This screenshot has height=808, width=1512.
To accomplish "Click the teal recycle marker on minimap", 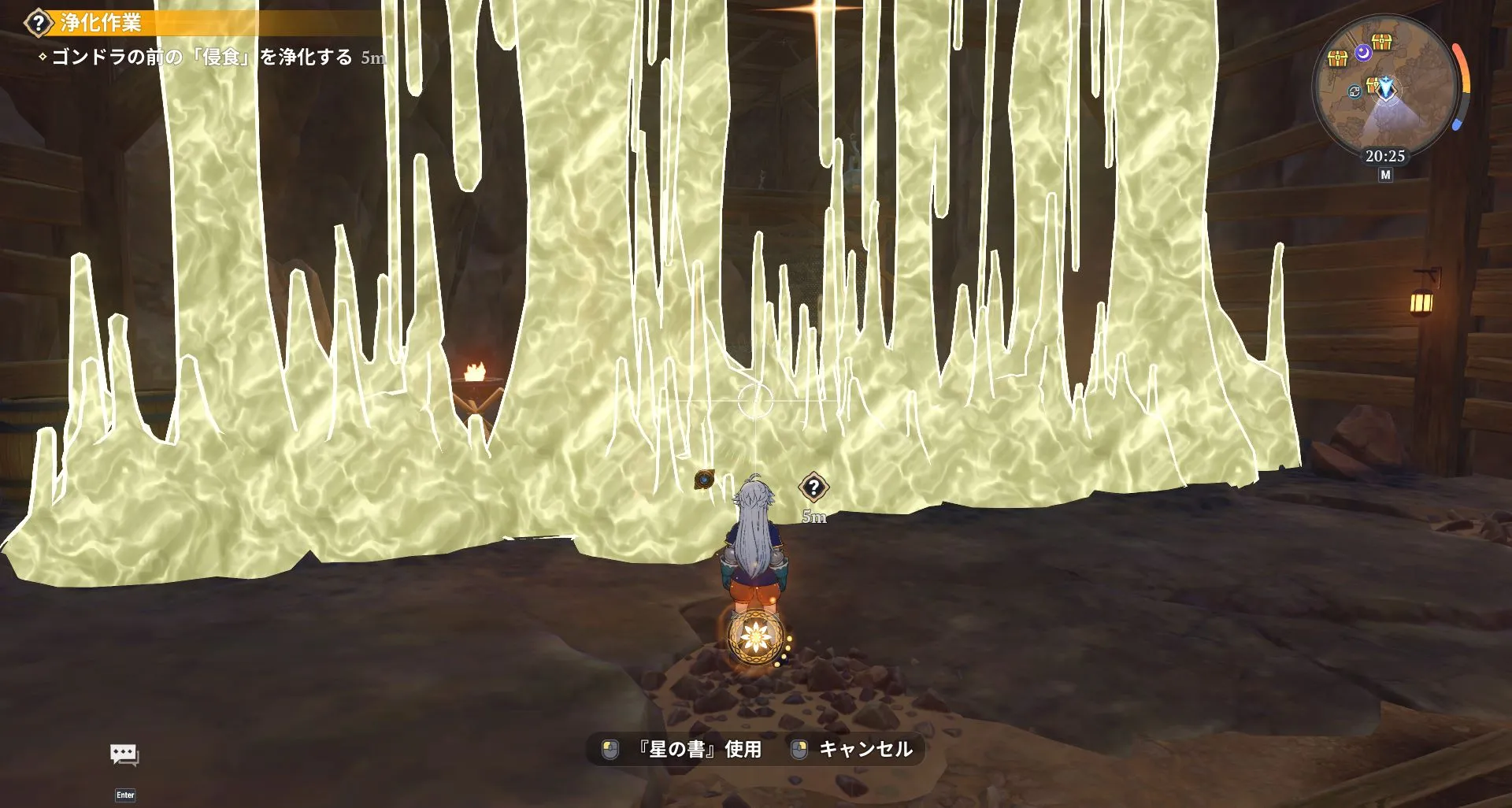I will [x=1355, y=91].
